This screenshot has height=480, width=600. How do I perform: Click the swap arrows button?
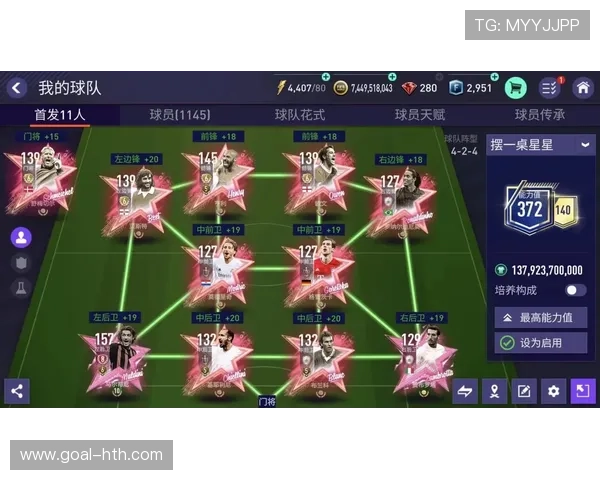click(465, 391)
